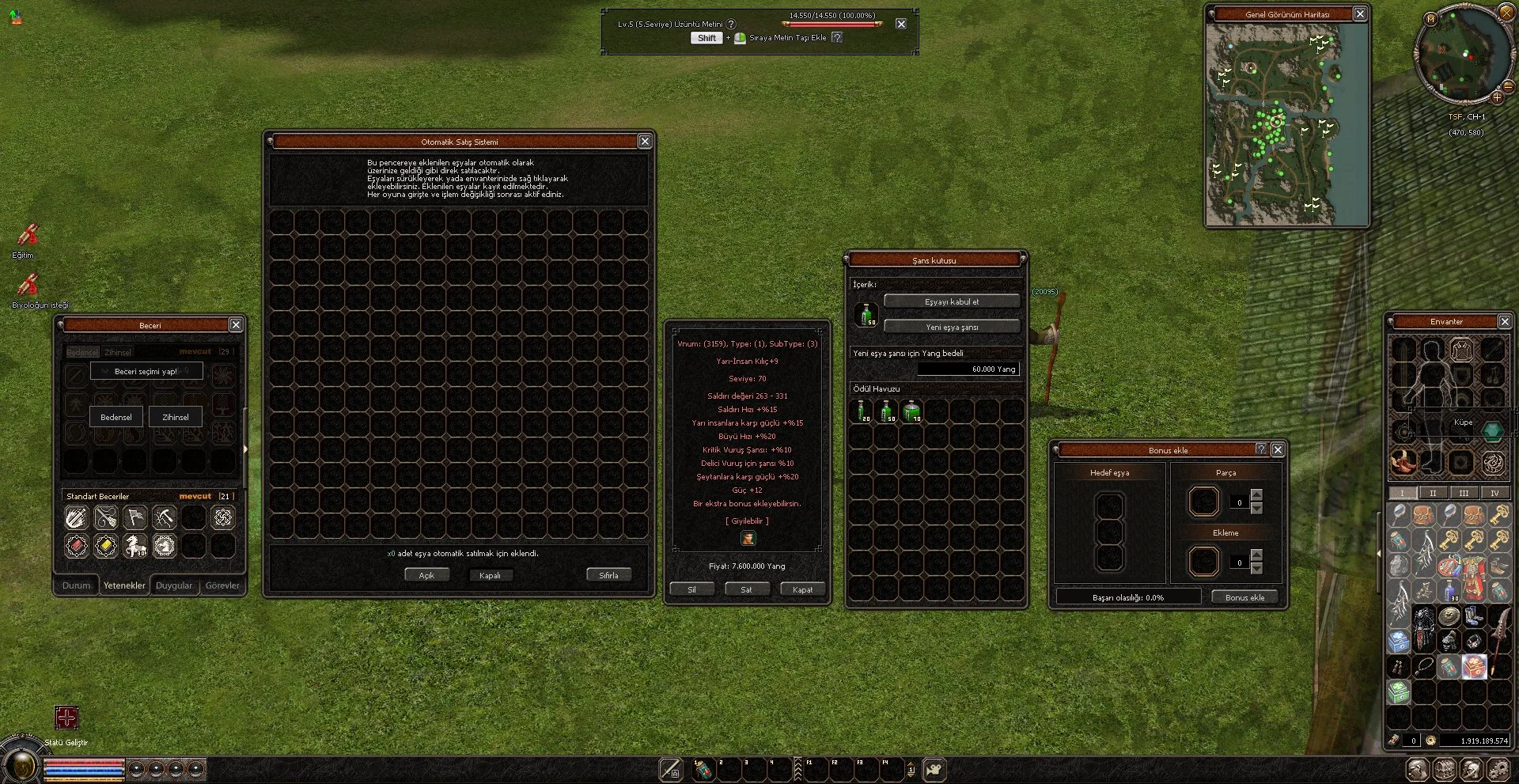Reset the list with Sıfırla
The width and height of the screenshot is (1519, 784).
coord(608,575)
